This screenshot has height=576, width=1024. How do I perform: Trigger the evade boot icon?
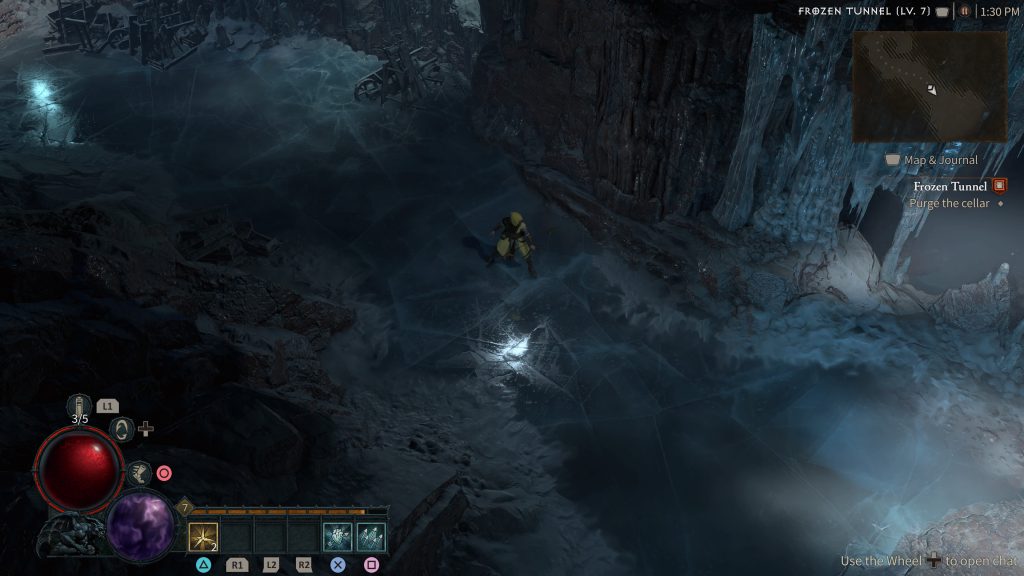click(x=138, y=473)
